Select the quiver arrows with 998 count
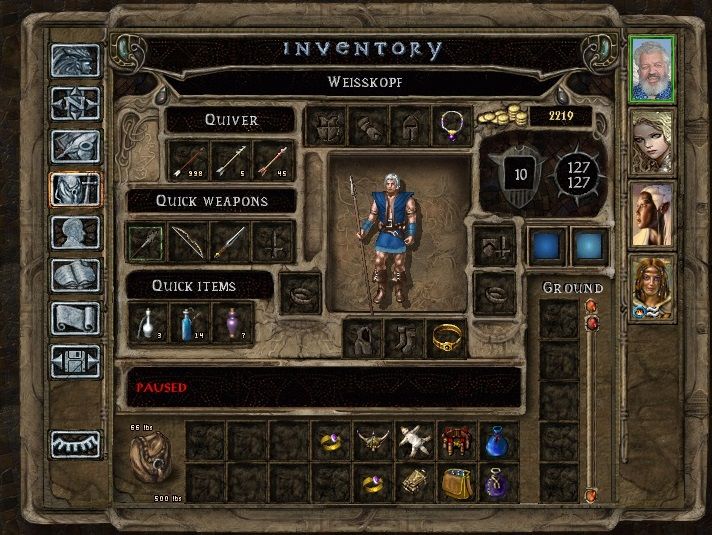Viewport: 712px width, 535px height. 189,160
